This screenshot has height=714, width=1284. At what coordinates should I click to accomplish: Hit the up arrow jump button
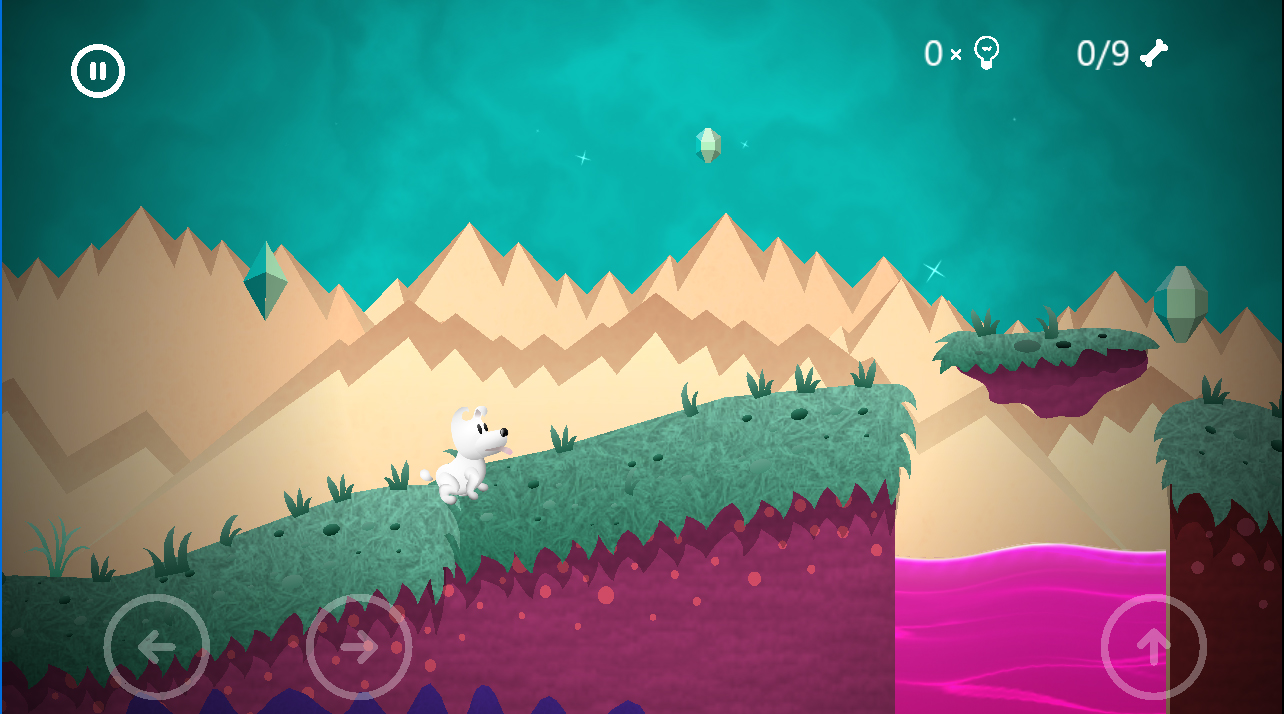[1153, 647]
